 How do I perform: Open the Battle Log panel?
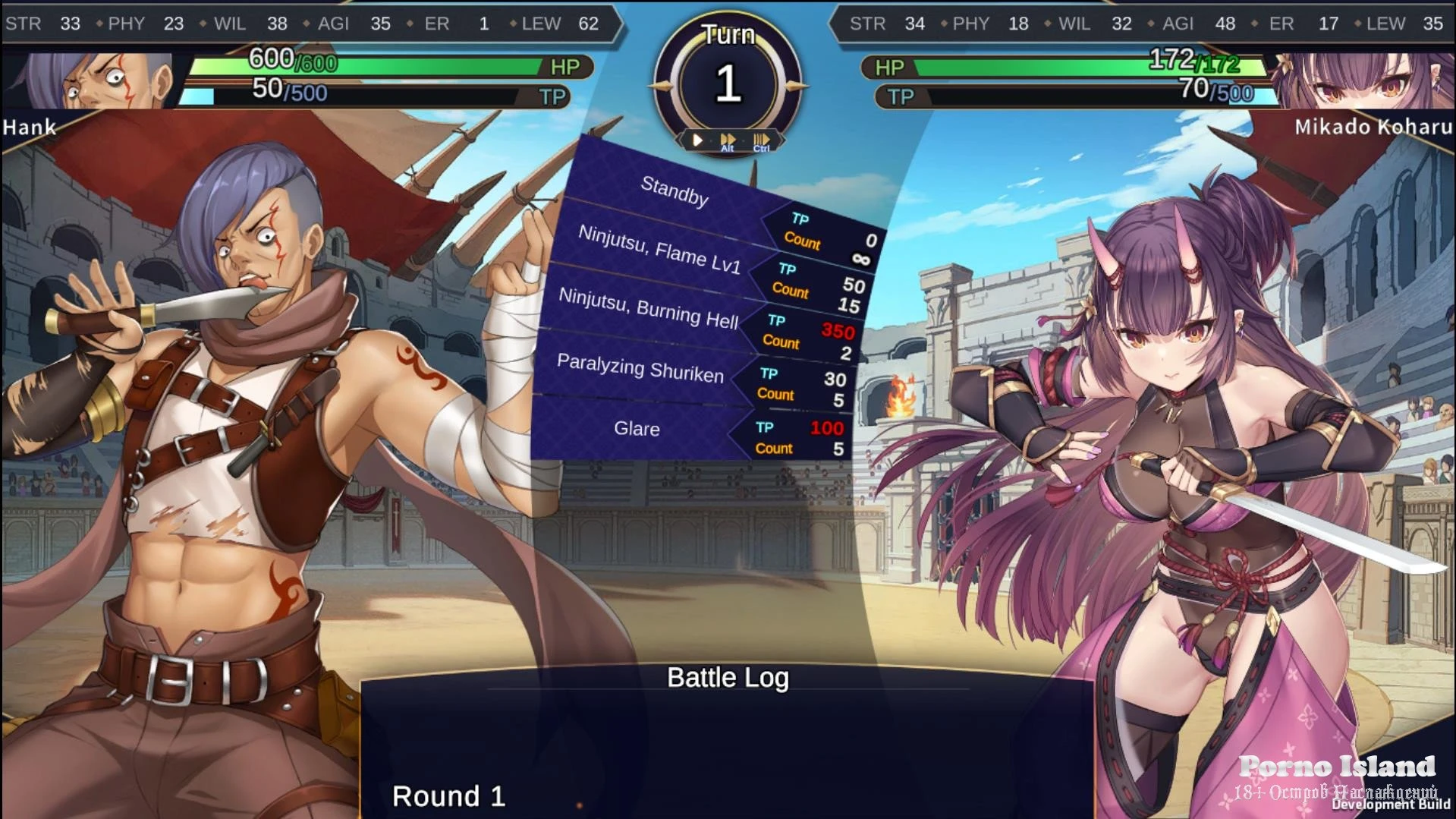[x=728, y=678]
